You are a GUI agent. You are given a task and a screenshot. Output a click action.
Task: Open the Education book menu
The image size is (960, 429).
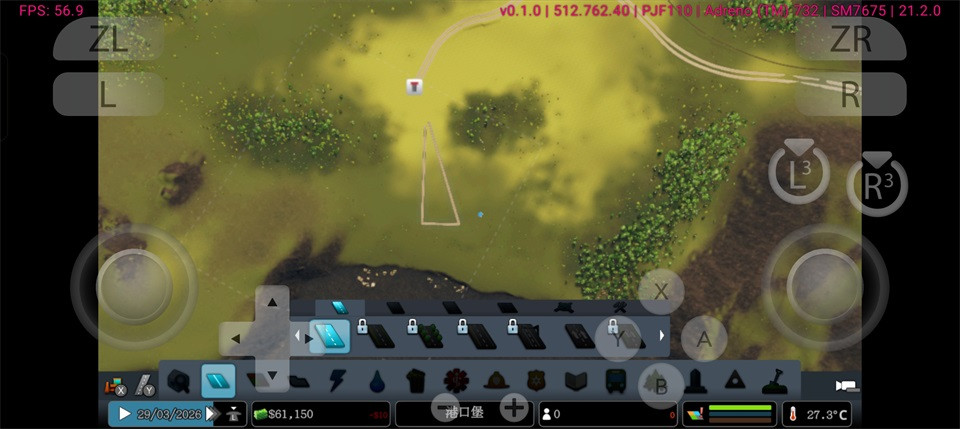(x=576, y=381)
